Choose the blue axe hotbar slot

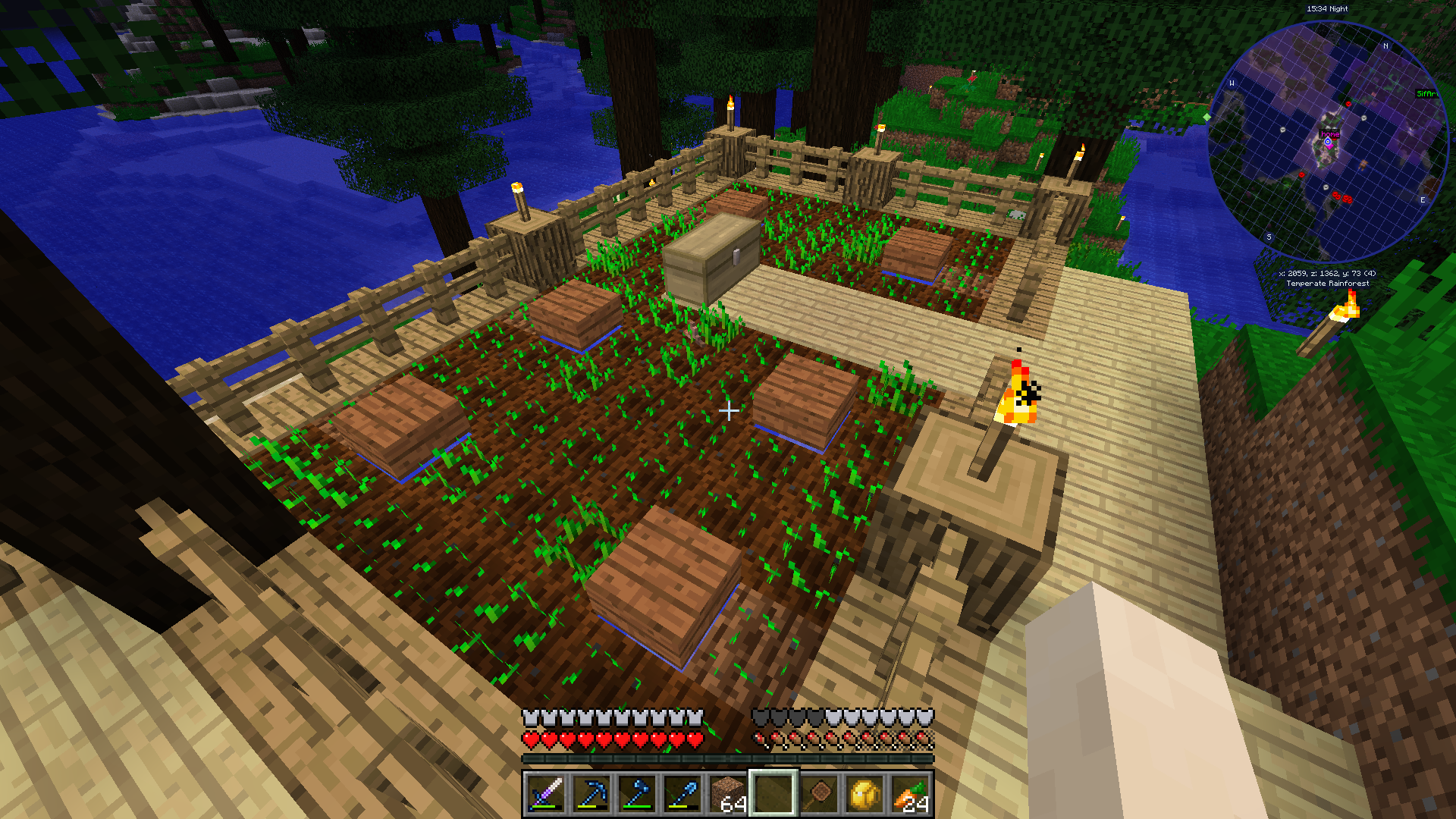[637, 794]
